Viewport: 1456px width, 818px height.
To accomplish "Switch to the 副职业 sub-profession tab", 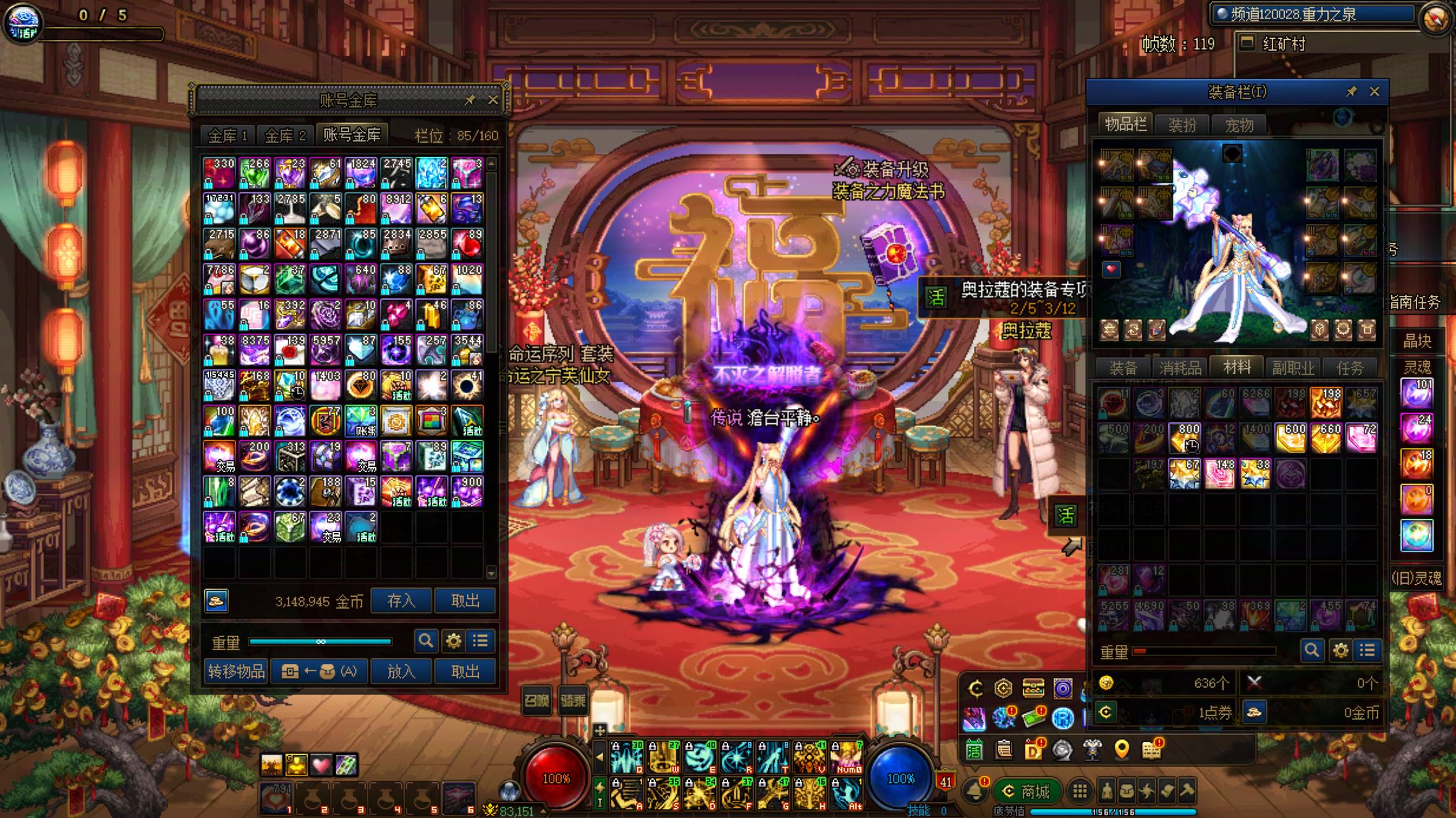I will 1293,368.
